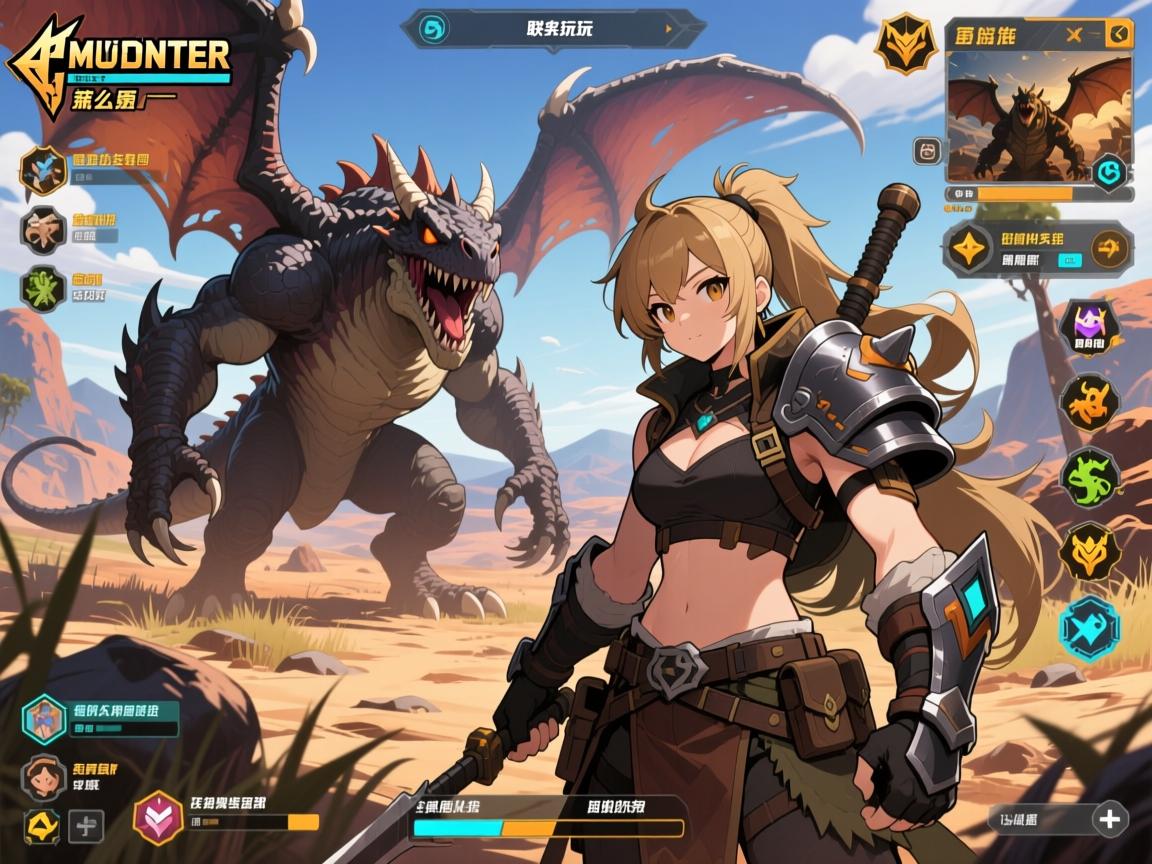
Task: Click the round orange arrow button beside the star
Action: click(1108, 248)
